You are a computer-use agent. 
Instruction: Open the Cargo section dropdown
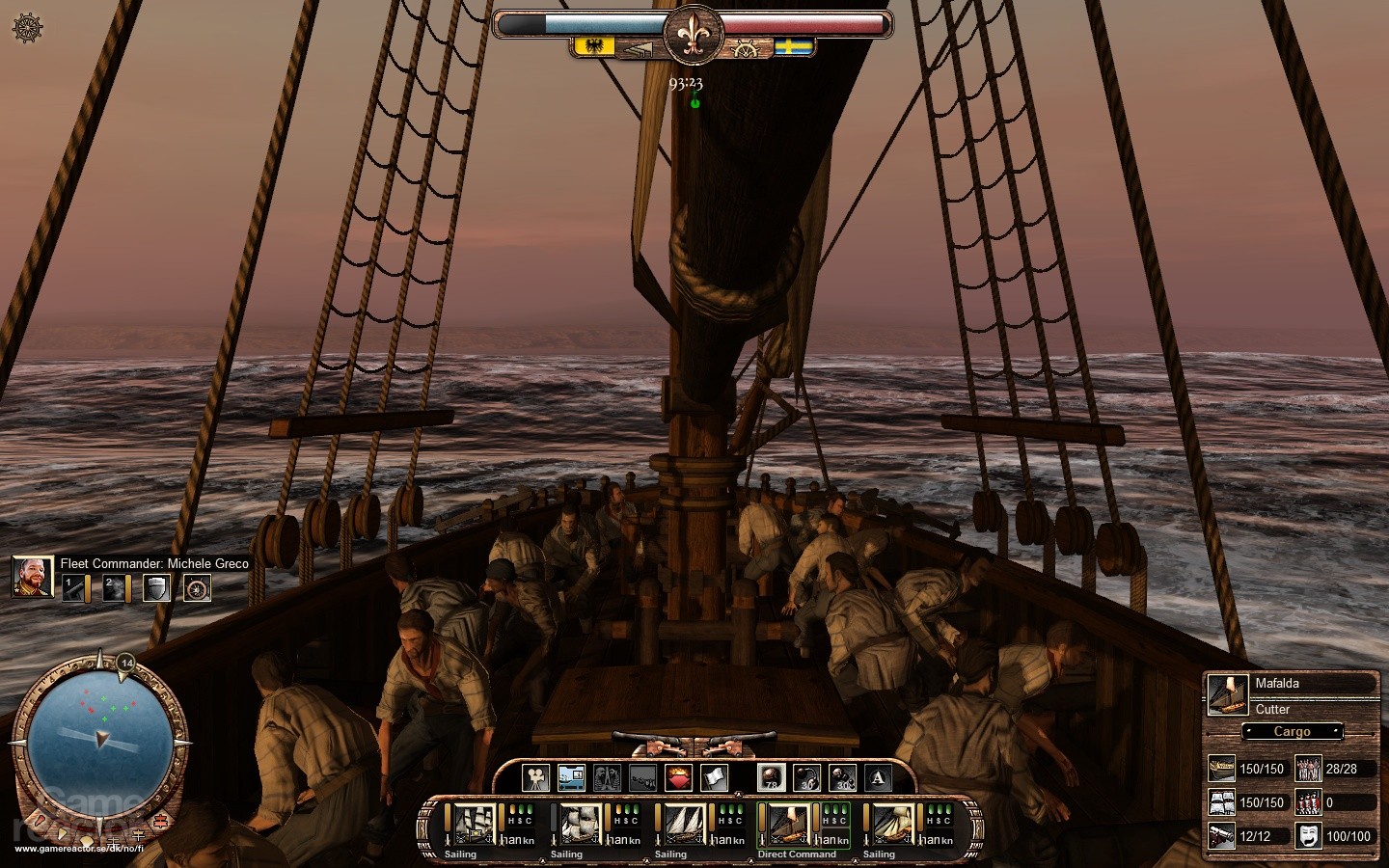(x=1291, y=732)
